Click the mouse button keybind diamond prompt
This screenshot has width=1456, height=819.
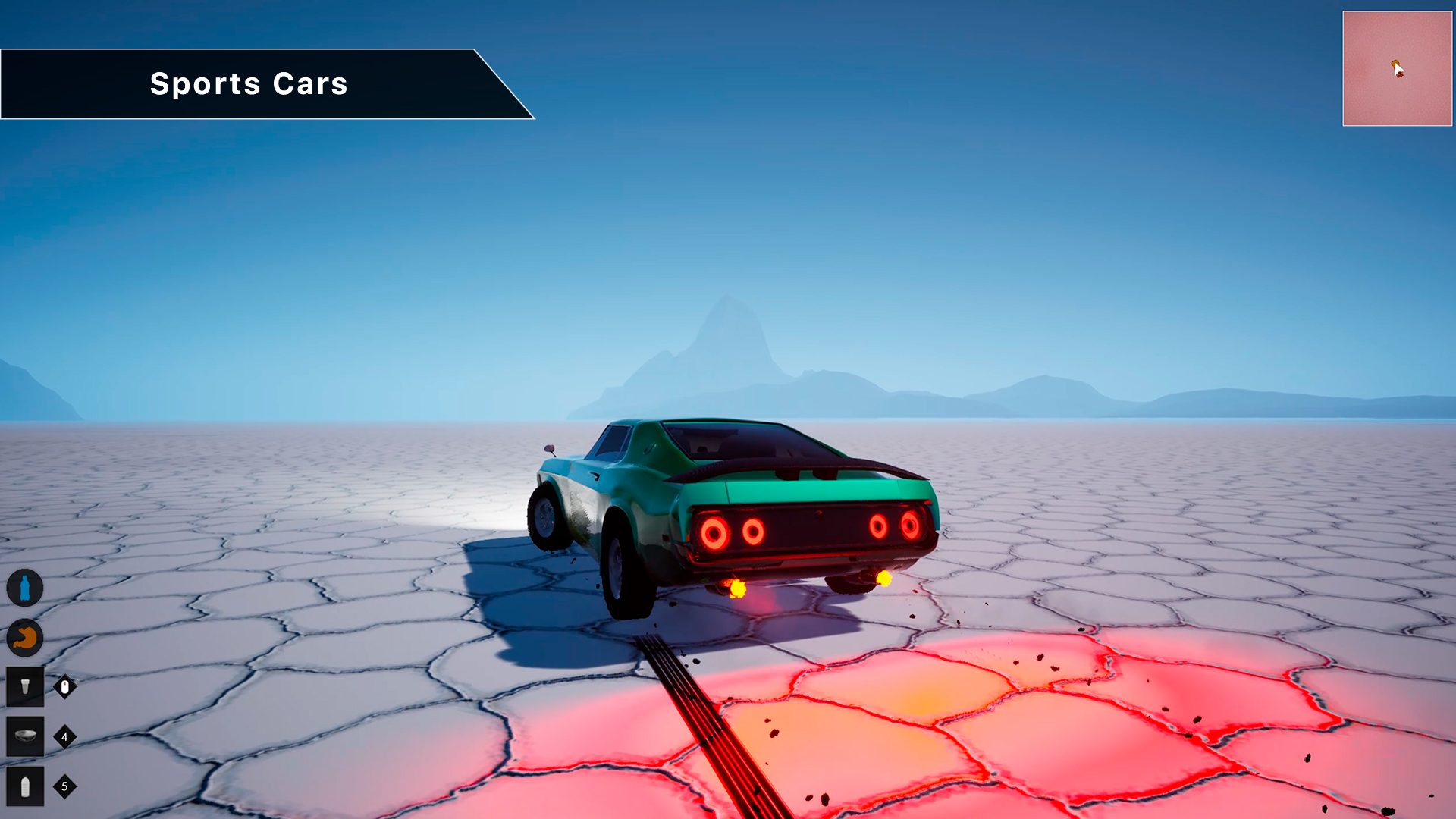coord(64,685)
